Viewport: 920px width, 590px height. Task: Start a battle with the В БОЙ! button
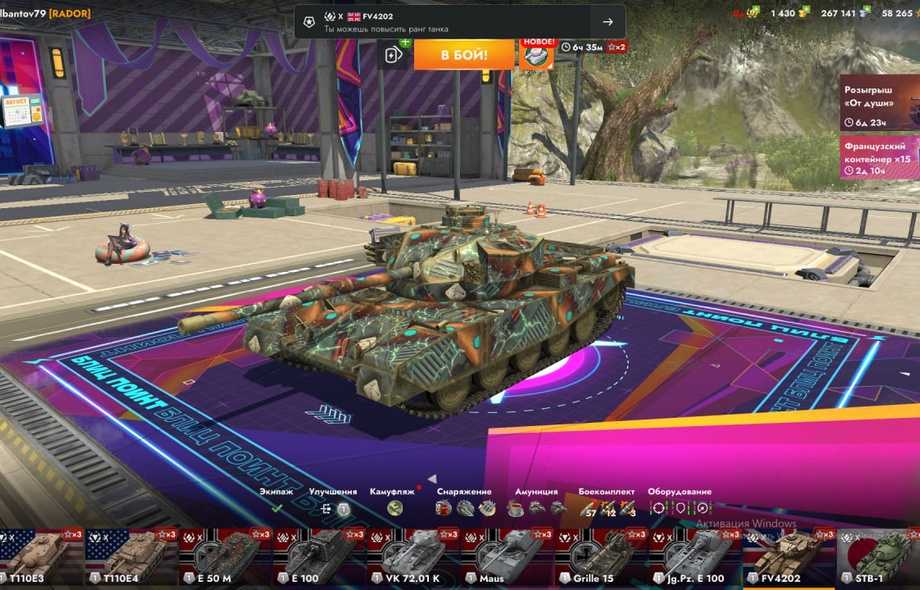[x=463, y=54]
